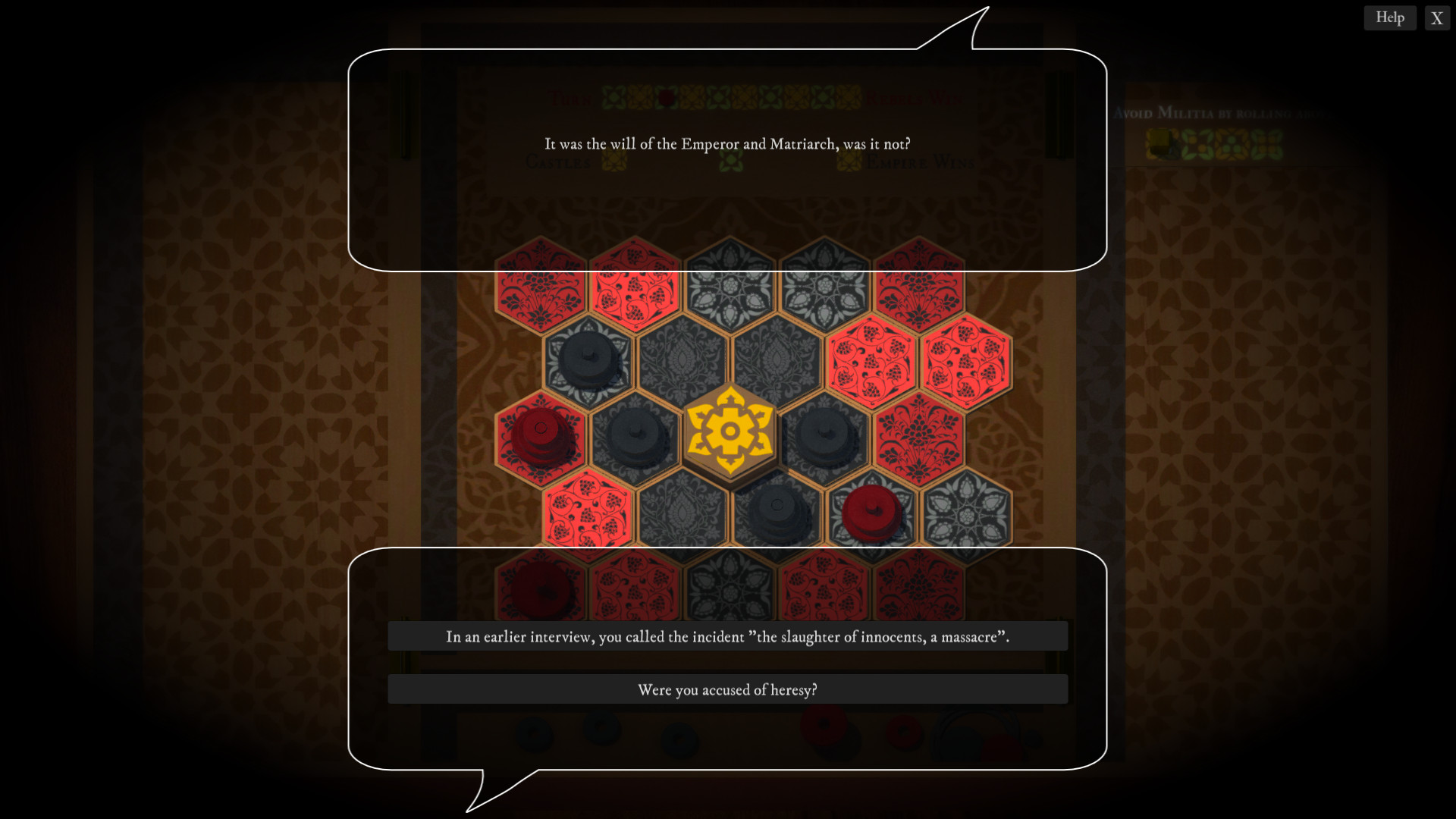Choose the slaughter of innocents response

coord(727,639)
